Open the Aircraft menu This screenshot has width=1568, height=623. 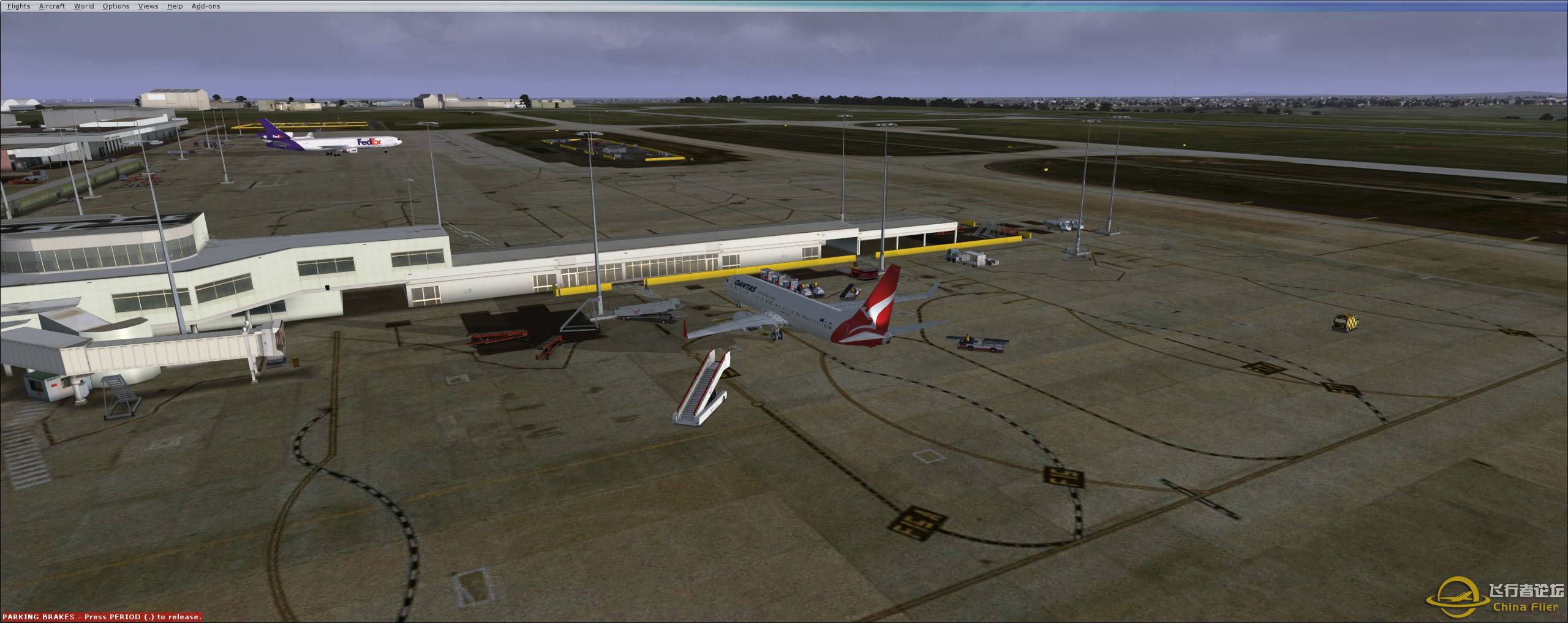click(51, 6)
